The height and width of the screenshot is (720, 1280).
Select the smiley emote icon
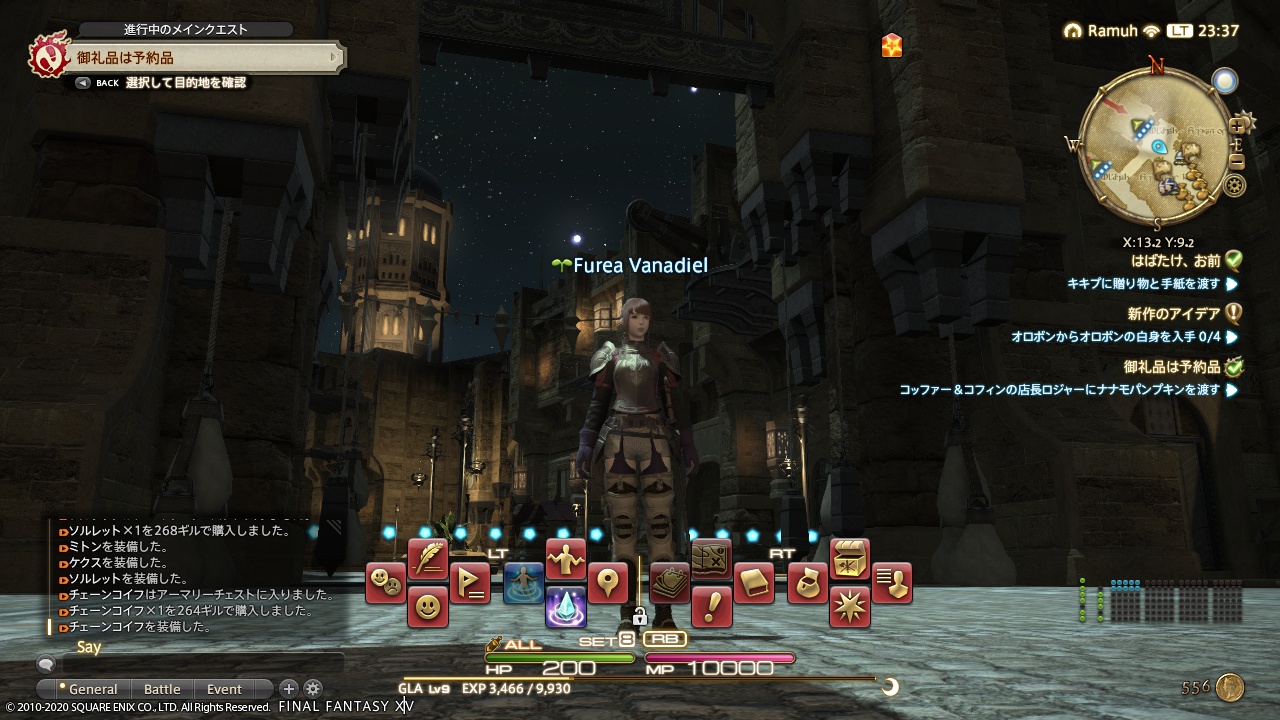[x=427, y=607]
